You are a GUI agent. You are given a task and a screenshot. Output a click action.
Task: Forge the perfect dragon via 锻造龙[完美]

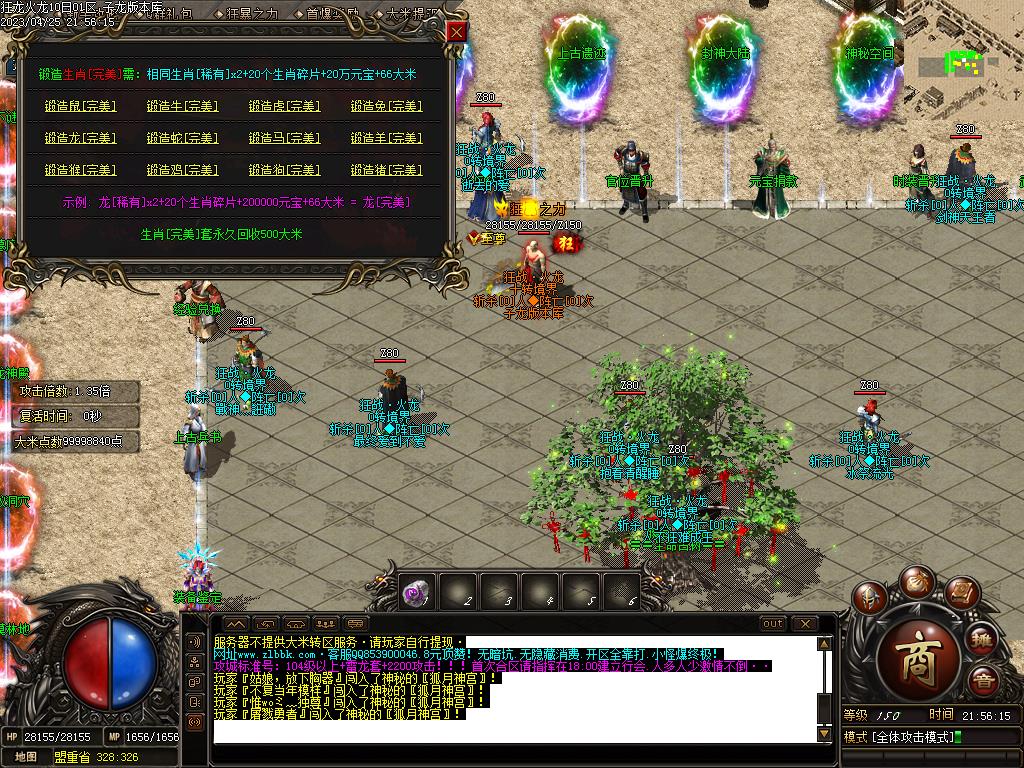coord(81,138)
